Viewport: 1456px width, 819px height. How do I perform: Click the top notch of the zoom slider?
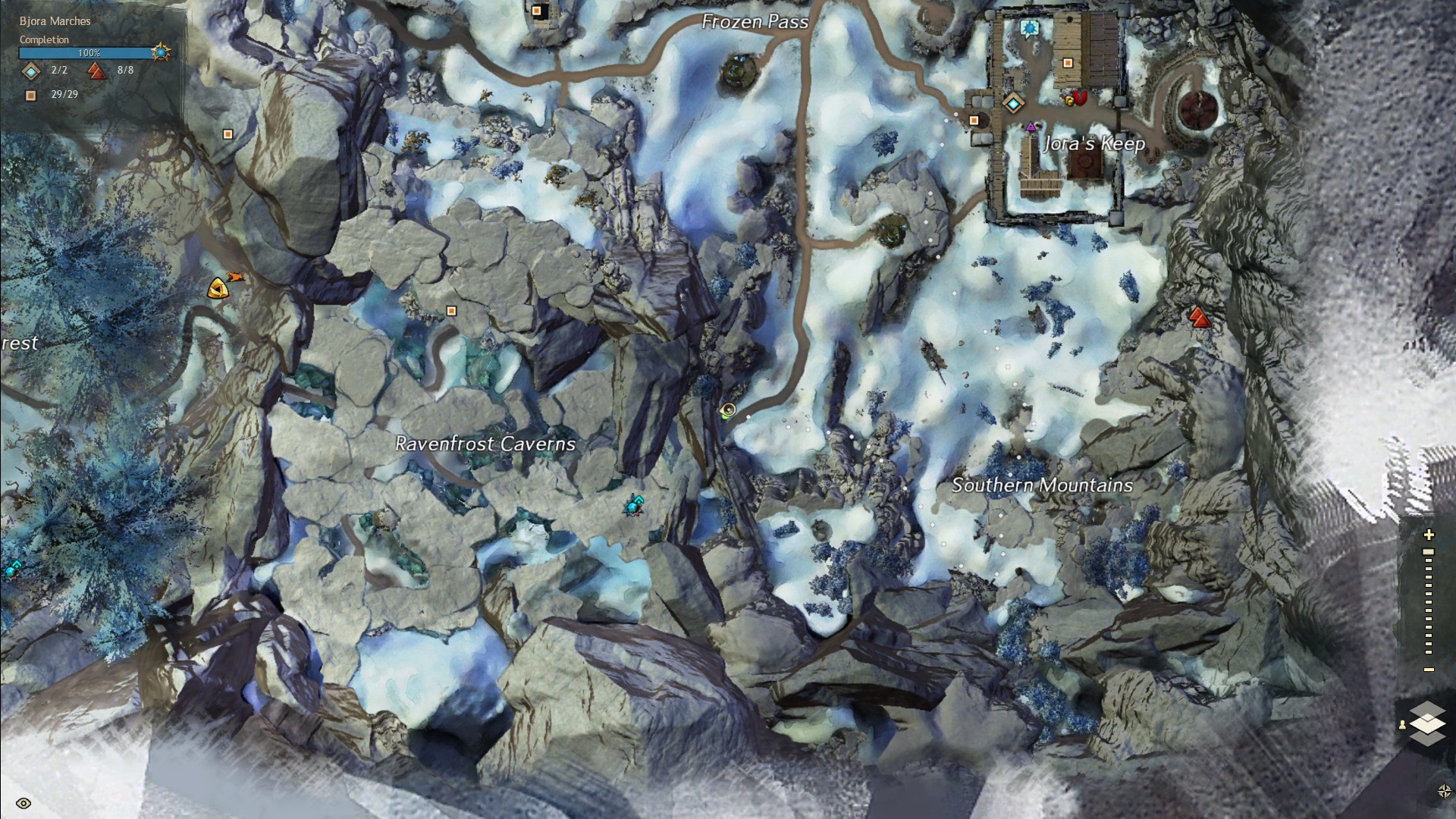[1429, 552]
